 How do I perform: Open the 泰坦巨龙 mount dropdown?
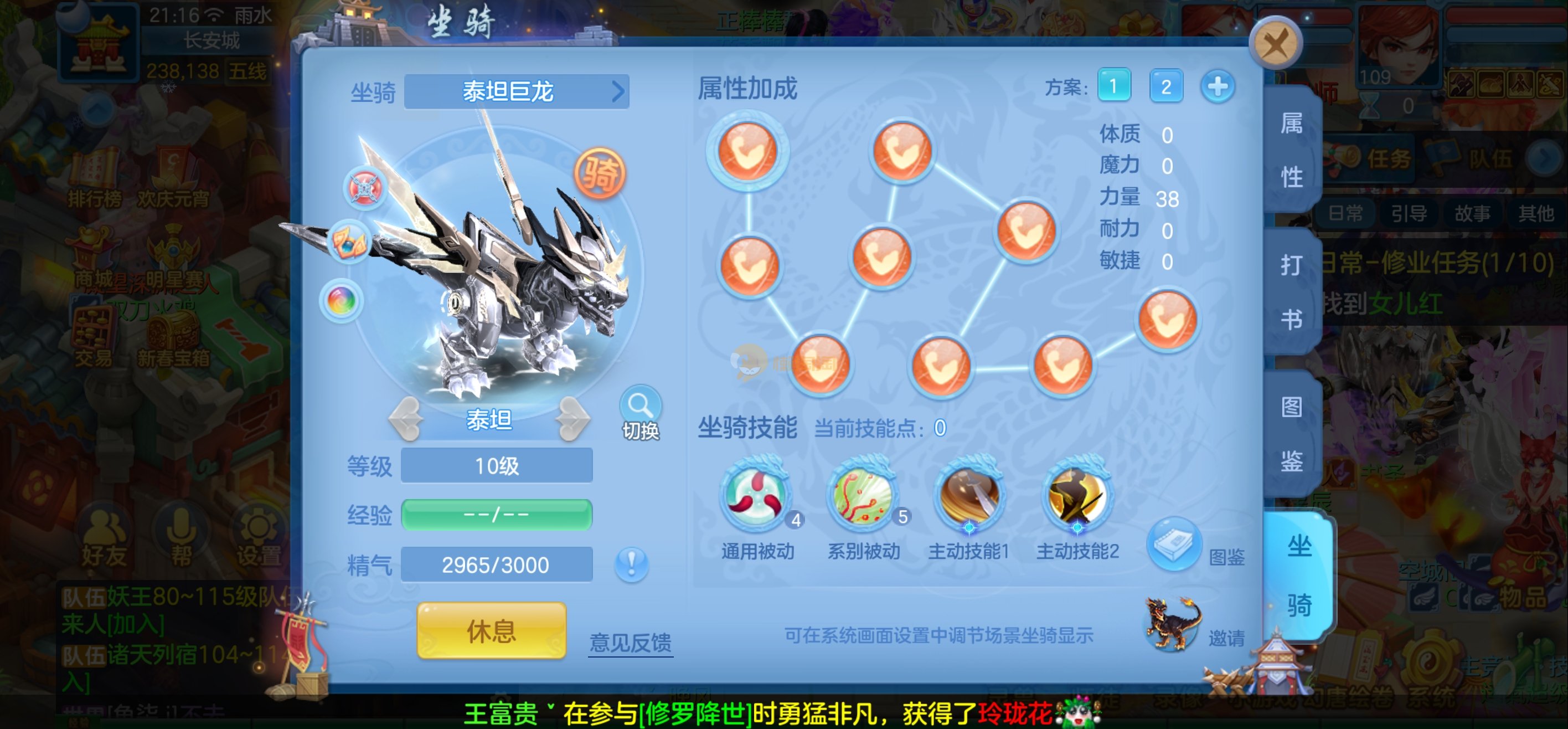(x=516, y=92)
